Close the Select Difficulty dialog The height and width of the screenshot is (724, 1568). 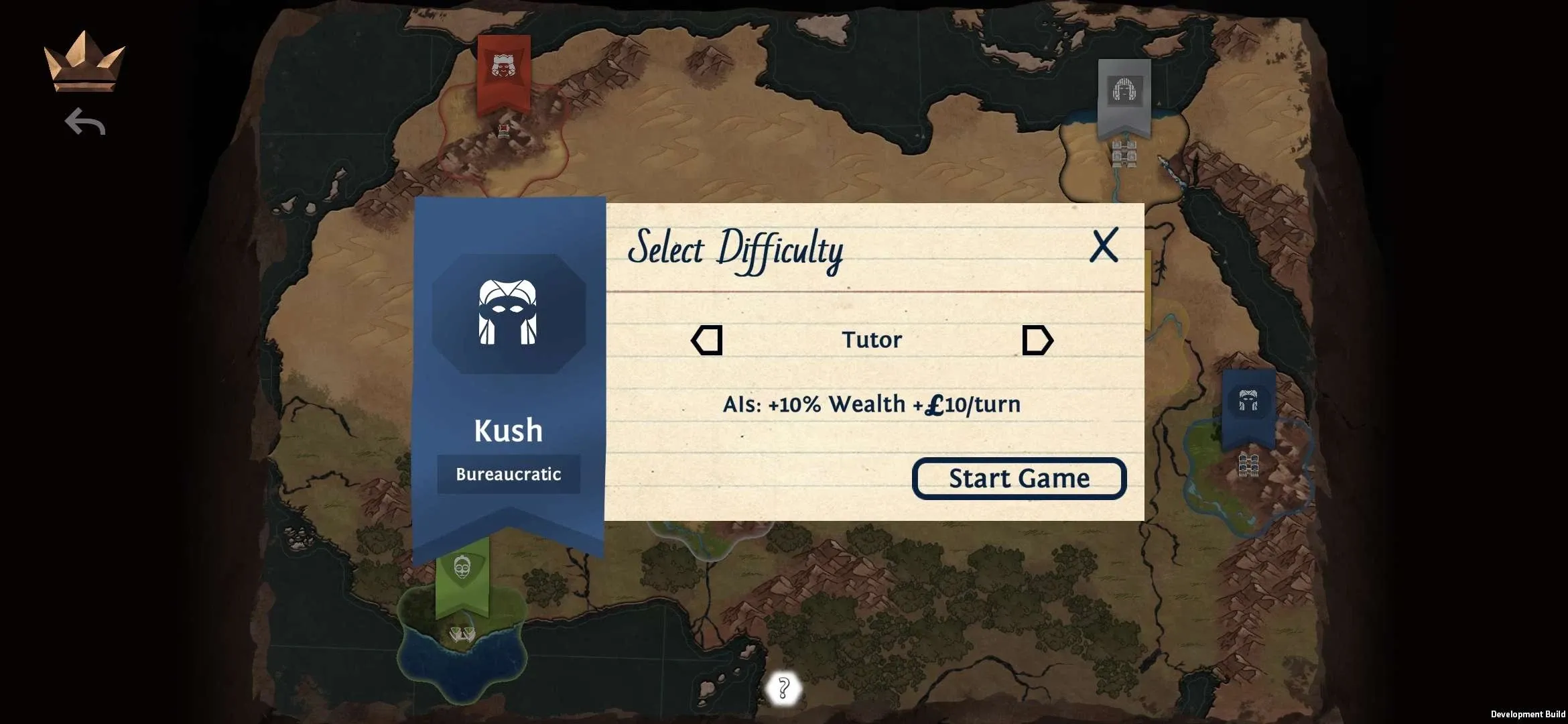tap(1104, 245)
